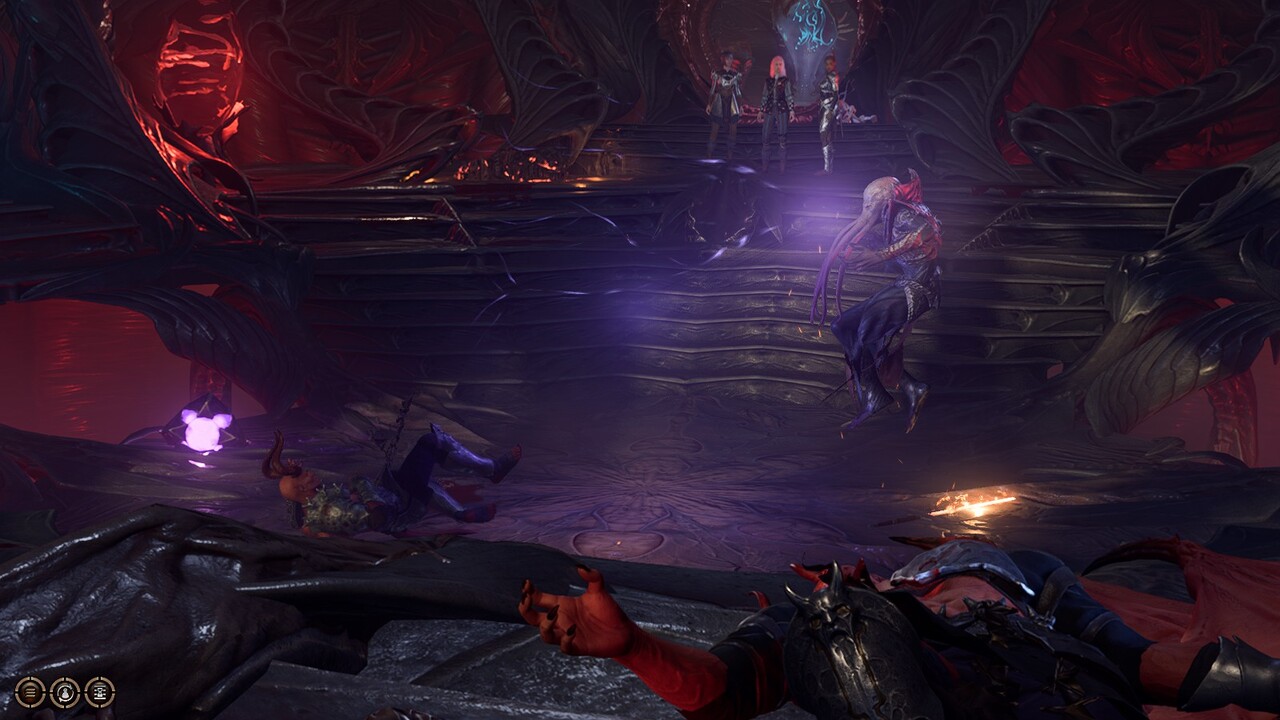This screenshot has height=720, width=1280.
Task: Open the three-lines game menu button
Action: (x=30, y=692)
